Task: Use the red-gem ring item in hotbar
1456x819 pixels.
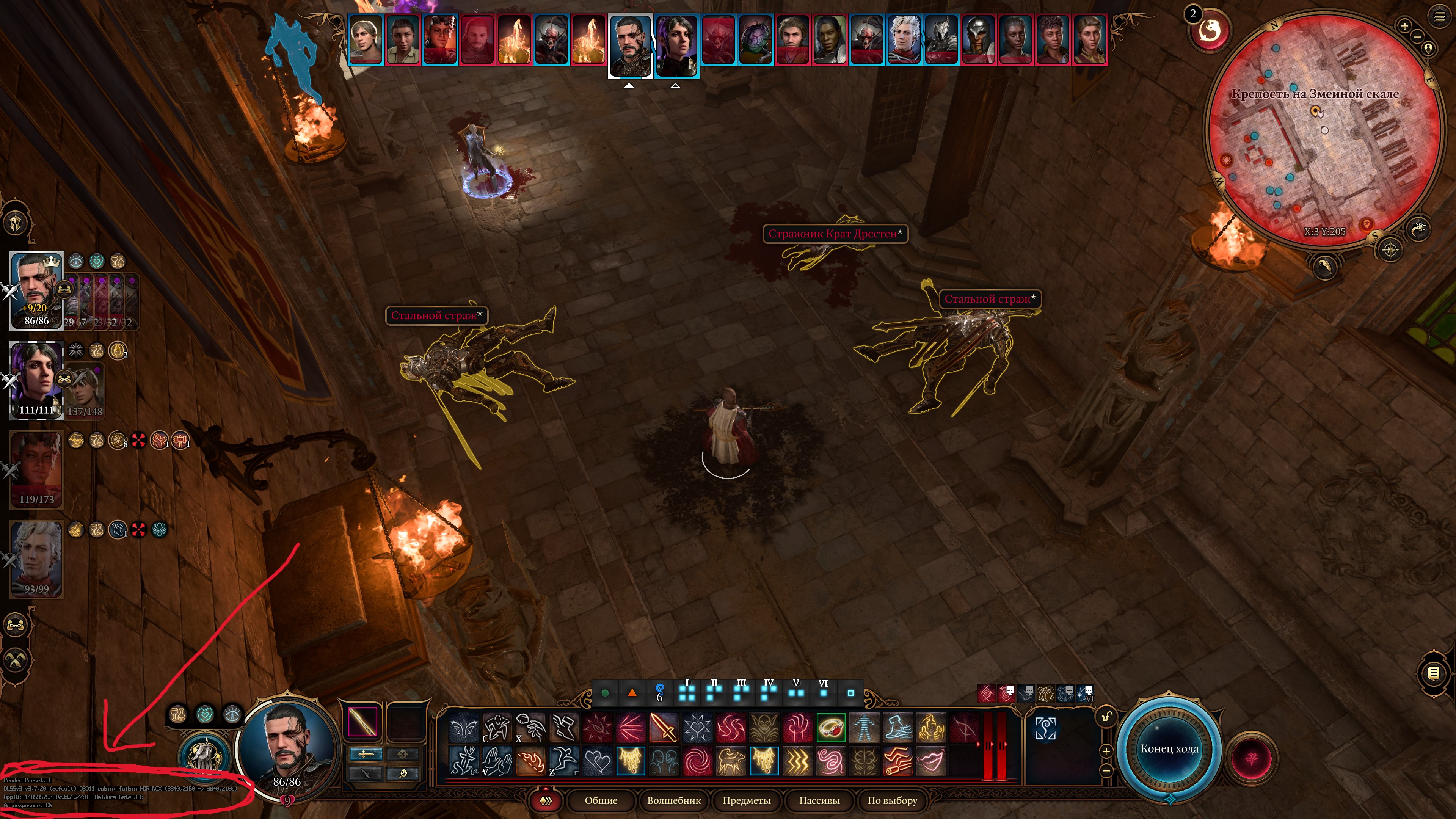Action: [831, 728]
